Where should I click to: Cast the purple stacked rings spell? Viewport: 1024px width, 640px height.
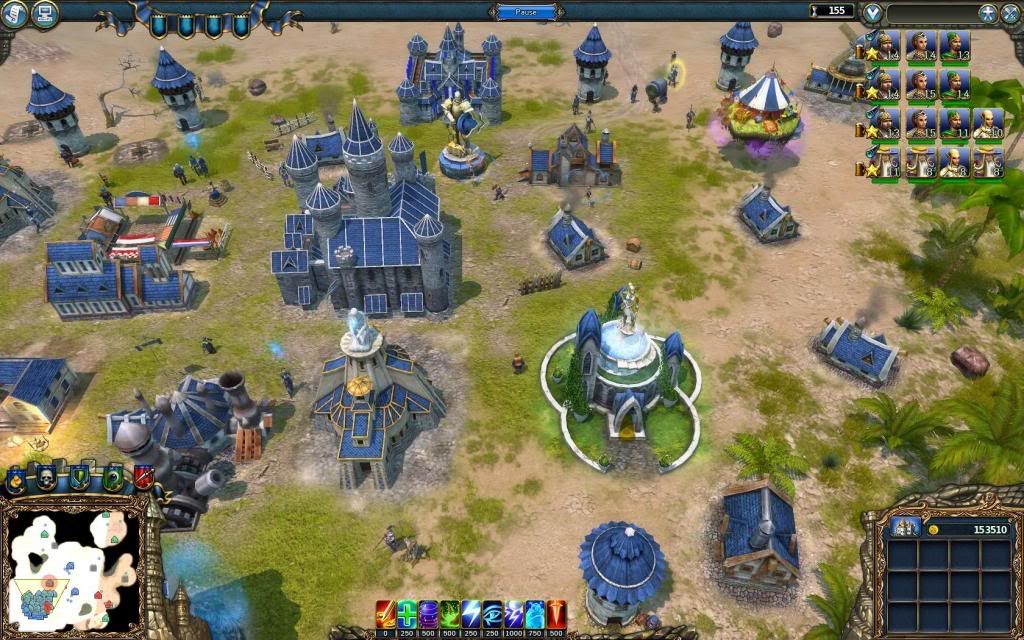click(428, 613)
